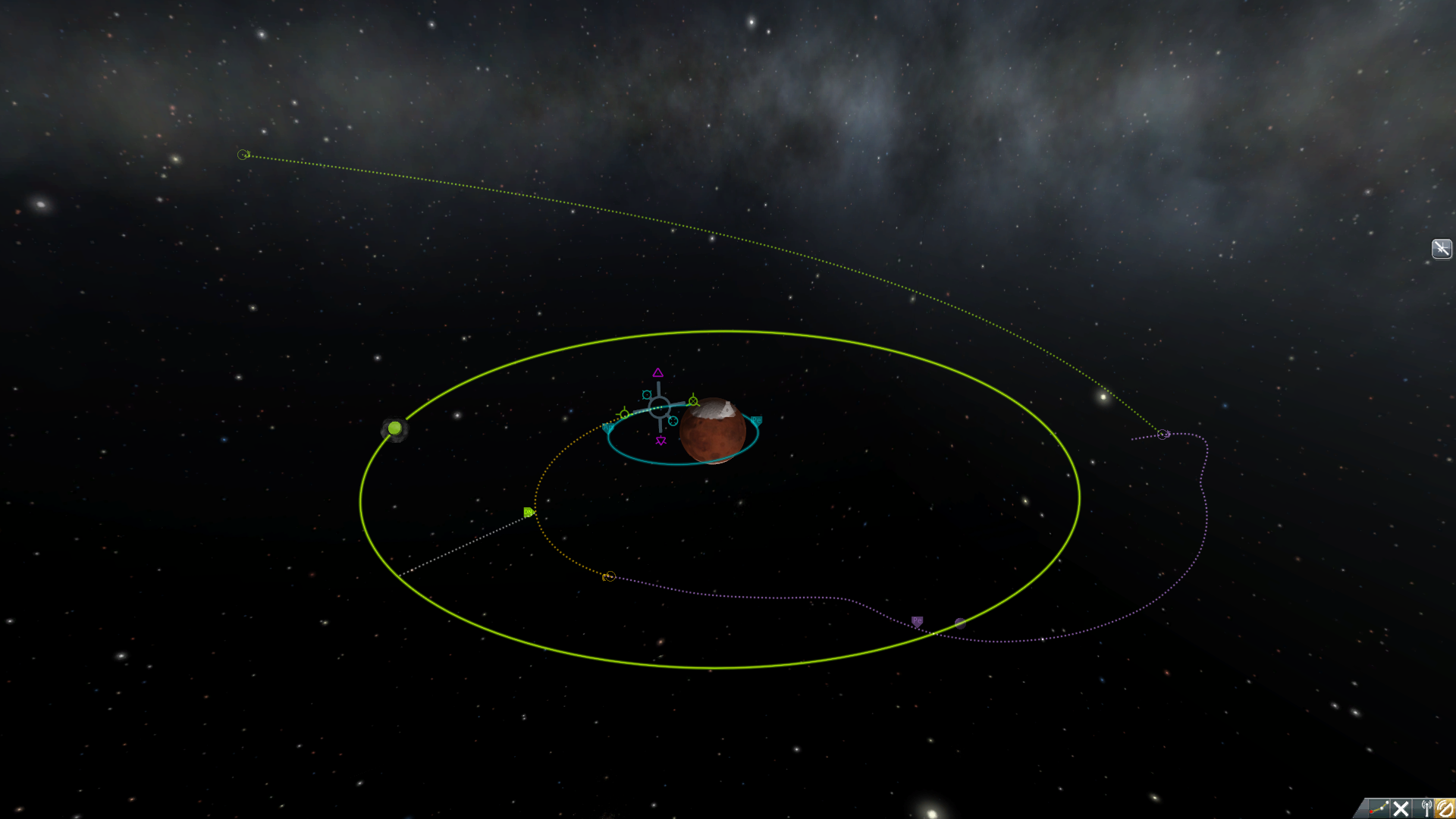Click the purple normal triangle handle
Screen dimensions: 1456x819
pos(658,372)
